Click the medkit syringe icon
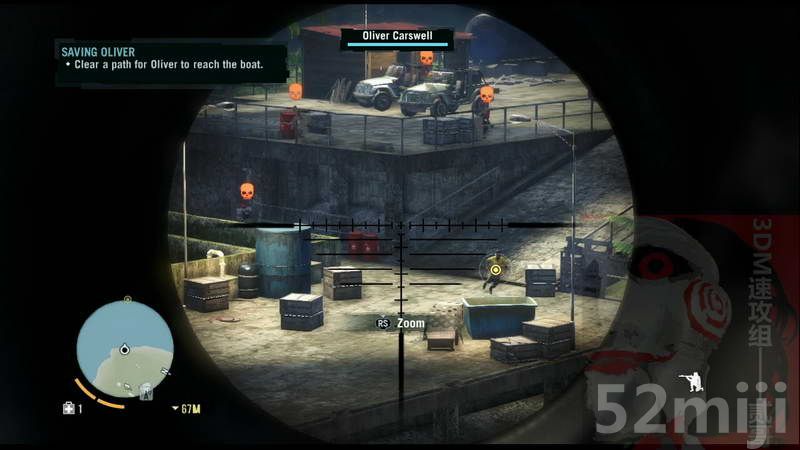 coord(68,408)
